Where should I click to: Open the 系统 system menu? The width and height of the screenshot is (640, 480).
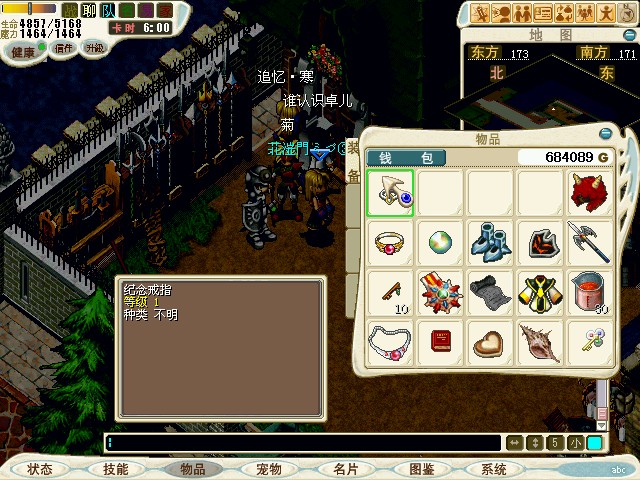coord(494,469)
